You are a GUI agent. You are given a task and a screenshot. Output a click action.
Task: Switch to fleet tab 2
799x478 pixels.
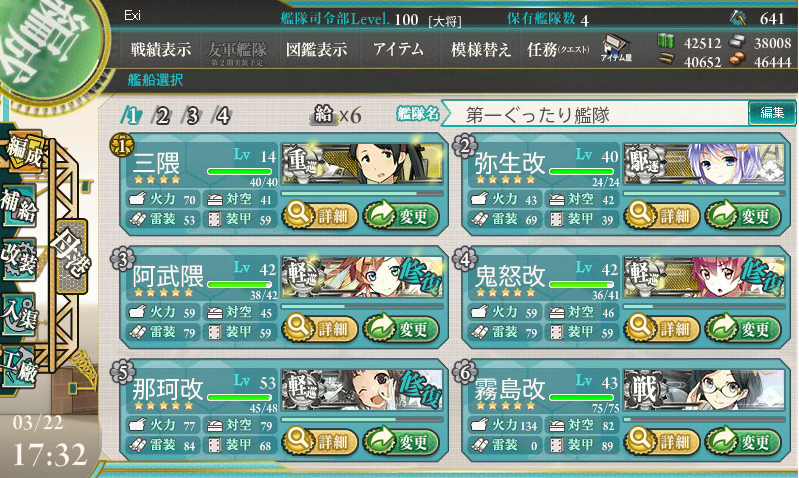coord(162,114)
